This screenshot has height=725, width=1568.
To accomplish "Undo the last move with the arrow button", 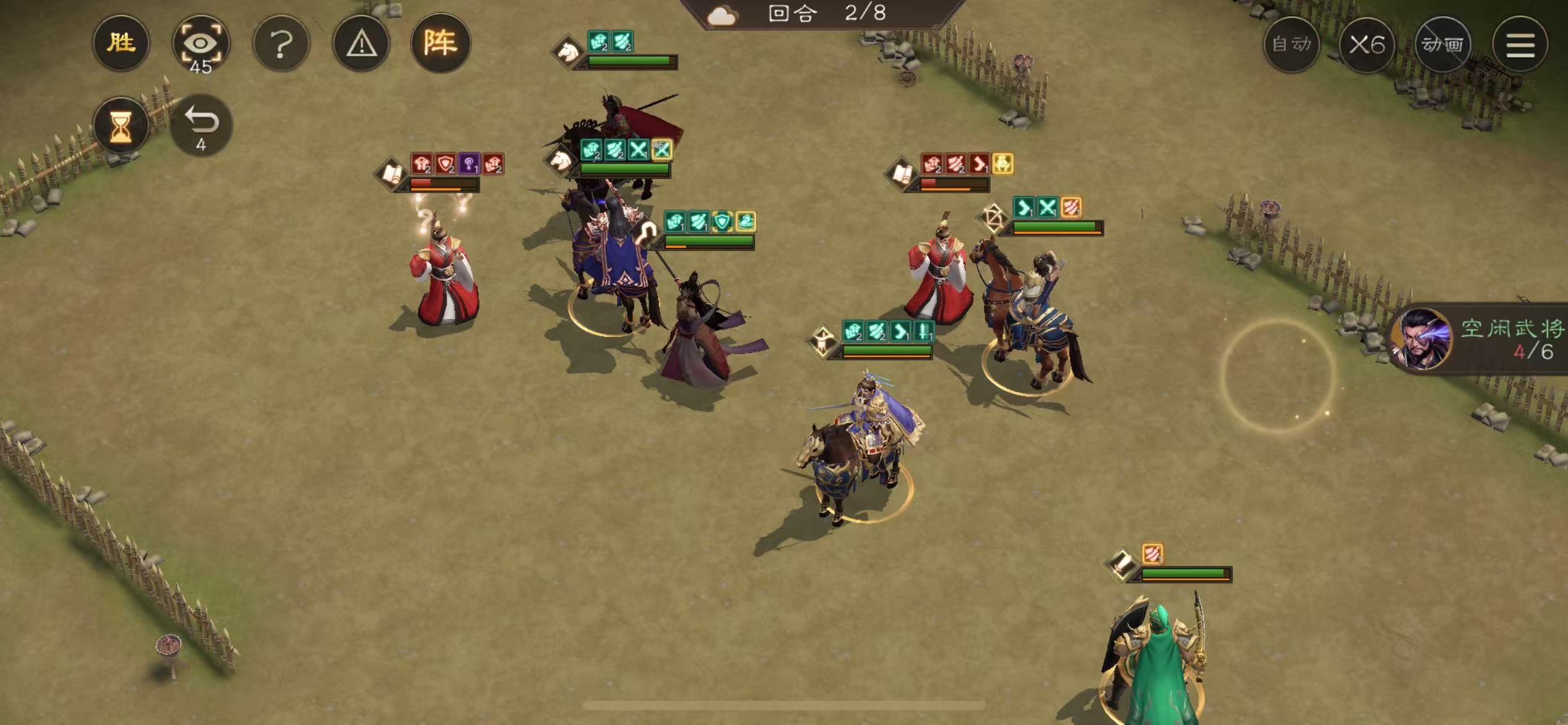I will [x=201, y=125].
